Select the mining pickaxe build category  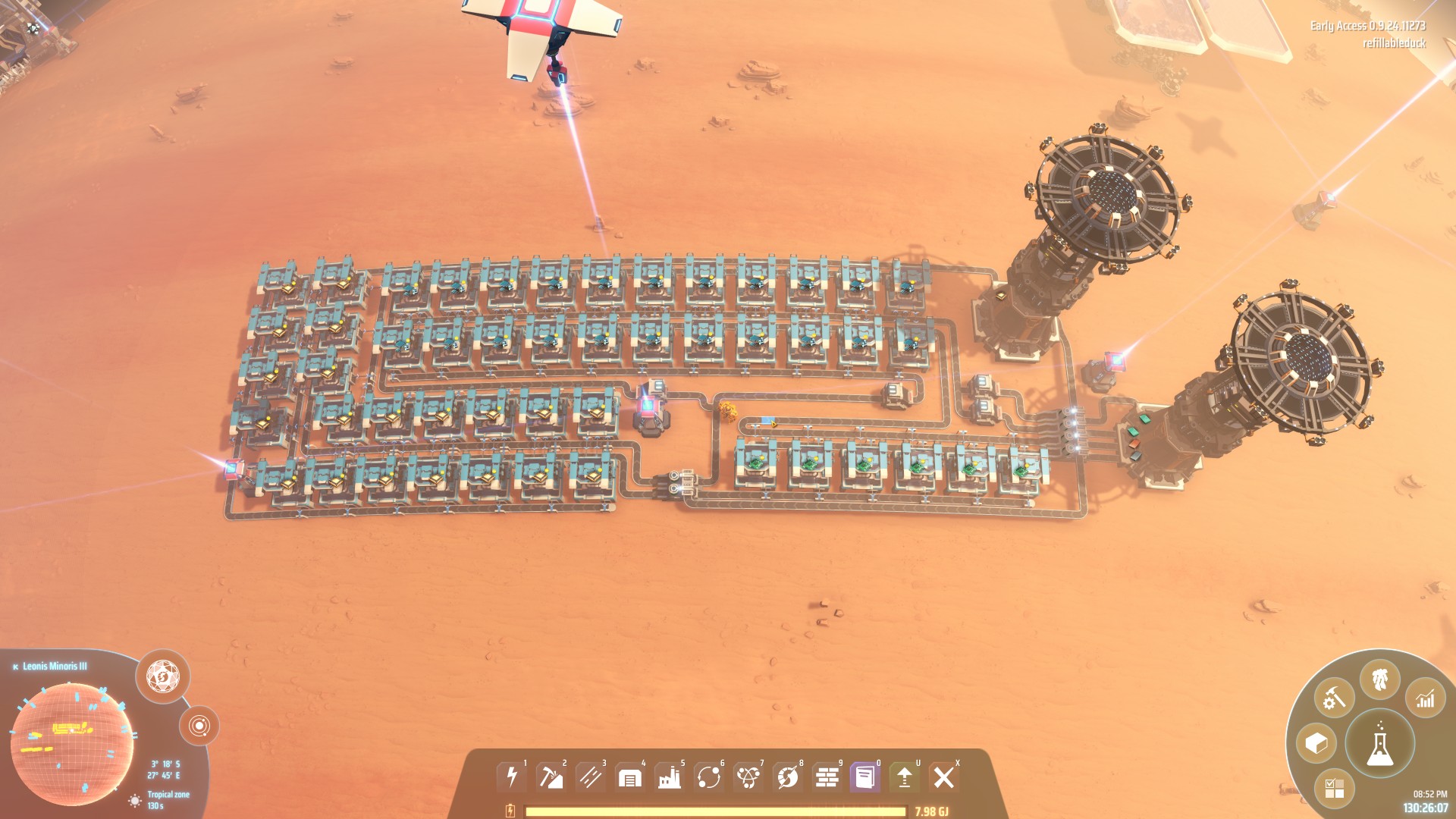point(551,777)
